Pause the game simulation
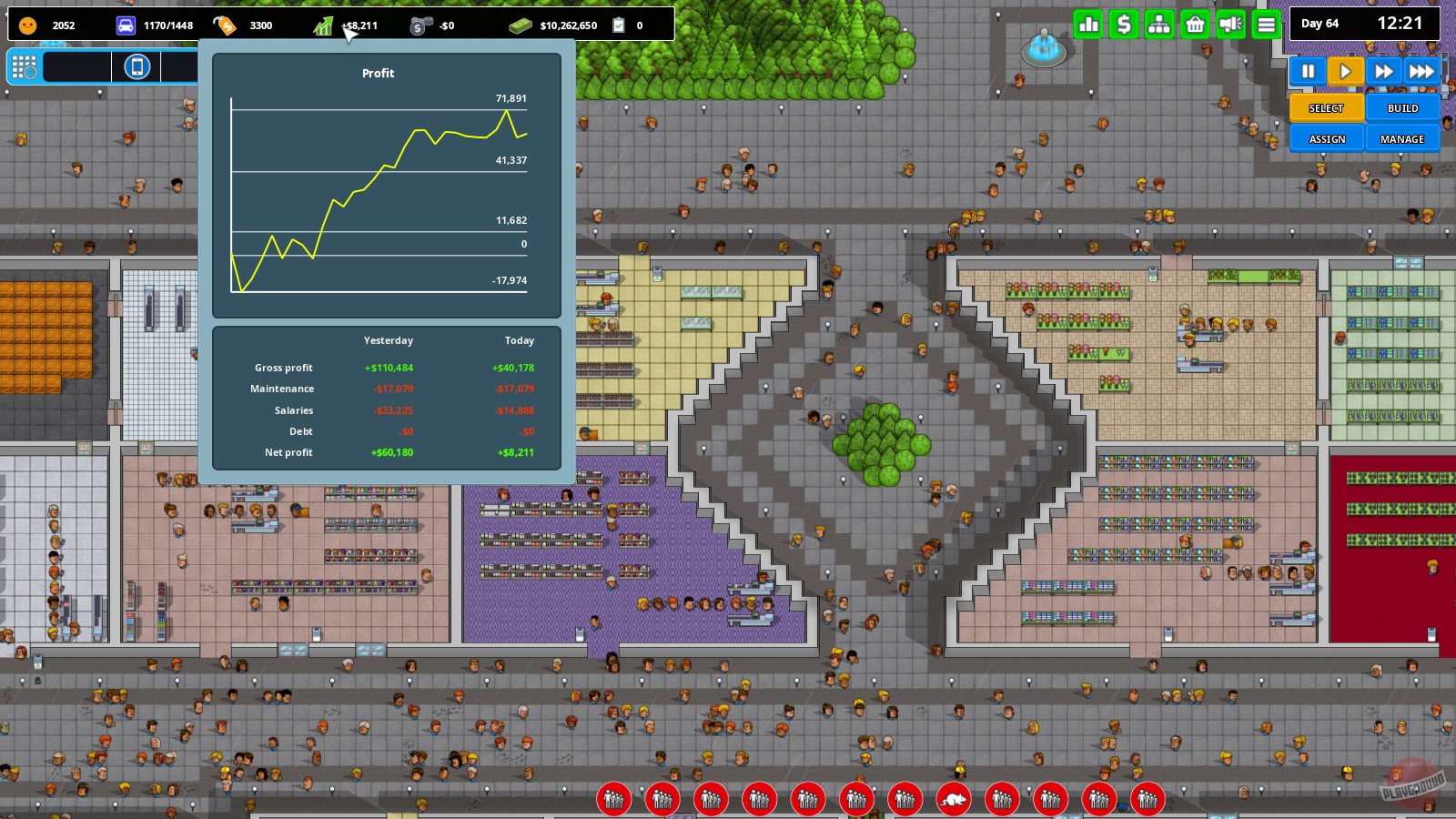The width and height of the screenshot is (1456, 819). click(x=1307, y=70)
